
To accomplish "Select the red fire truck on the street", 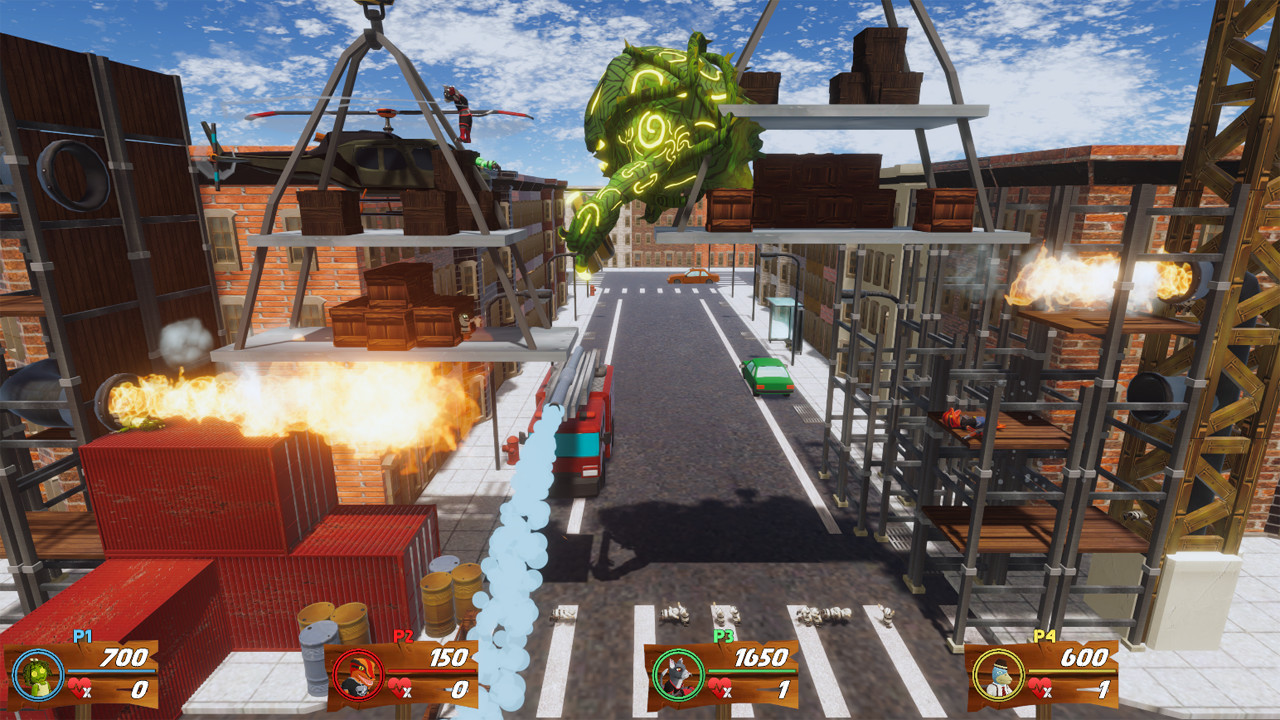I will coord(578,440).
